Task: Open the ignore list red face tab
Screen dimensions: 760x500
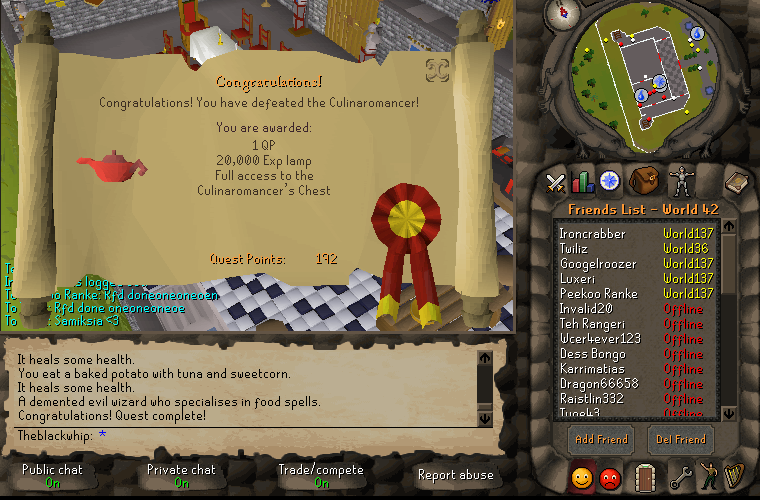Action: [x=609, y=478]
